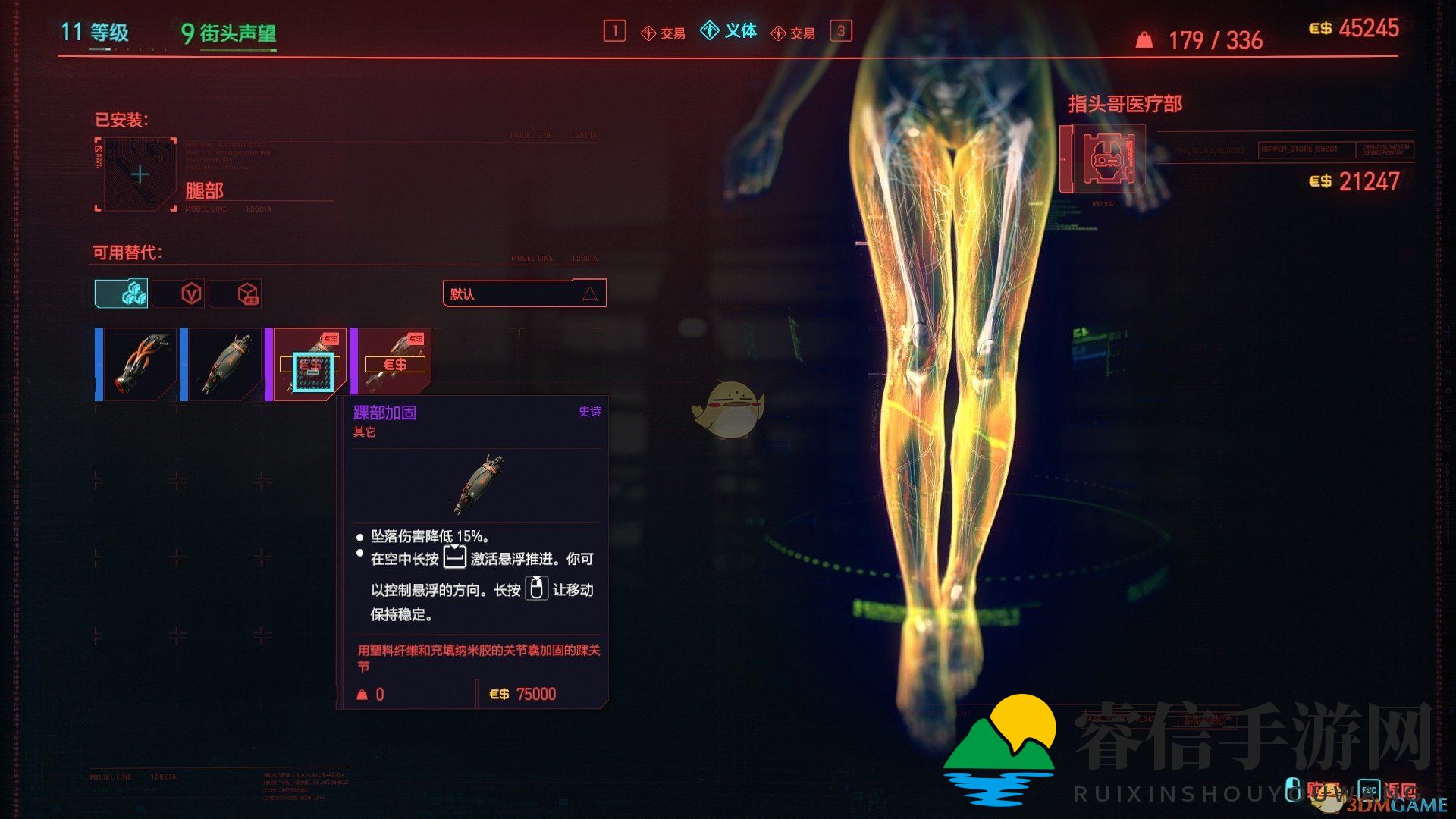Click the cyan diamond icon next to 义体

coord(710,31)
